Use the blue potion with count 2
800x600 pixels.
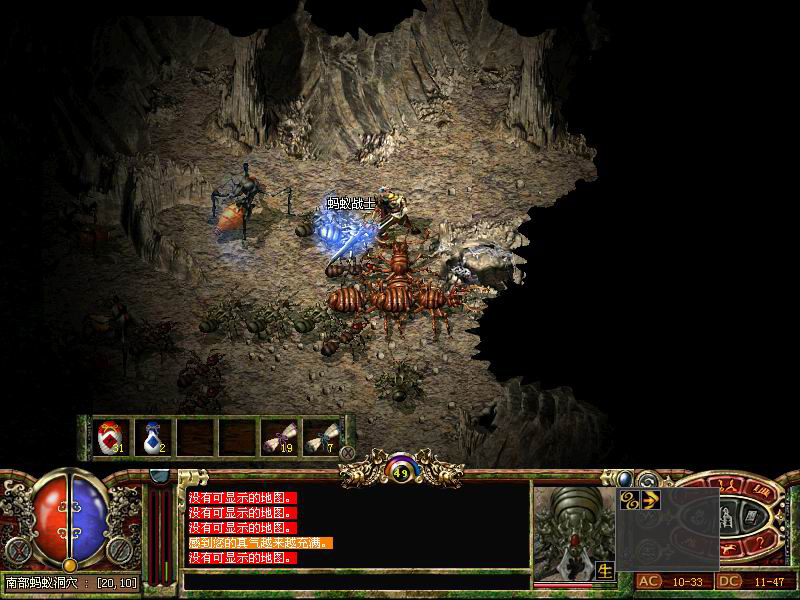152,437
